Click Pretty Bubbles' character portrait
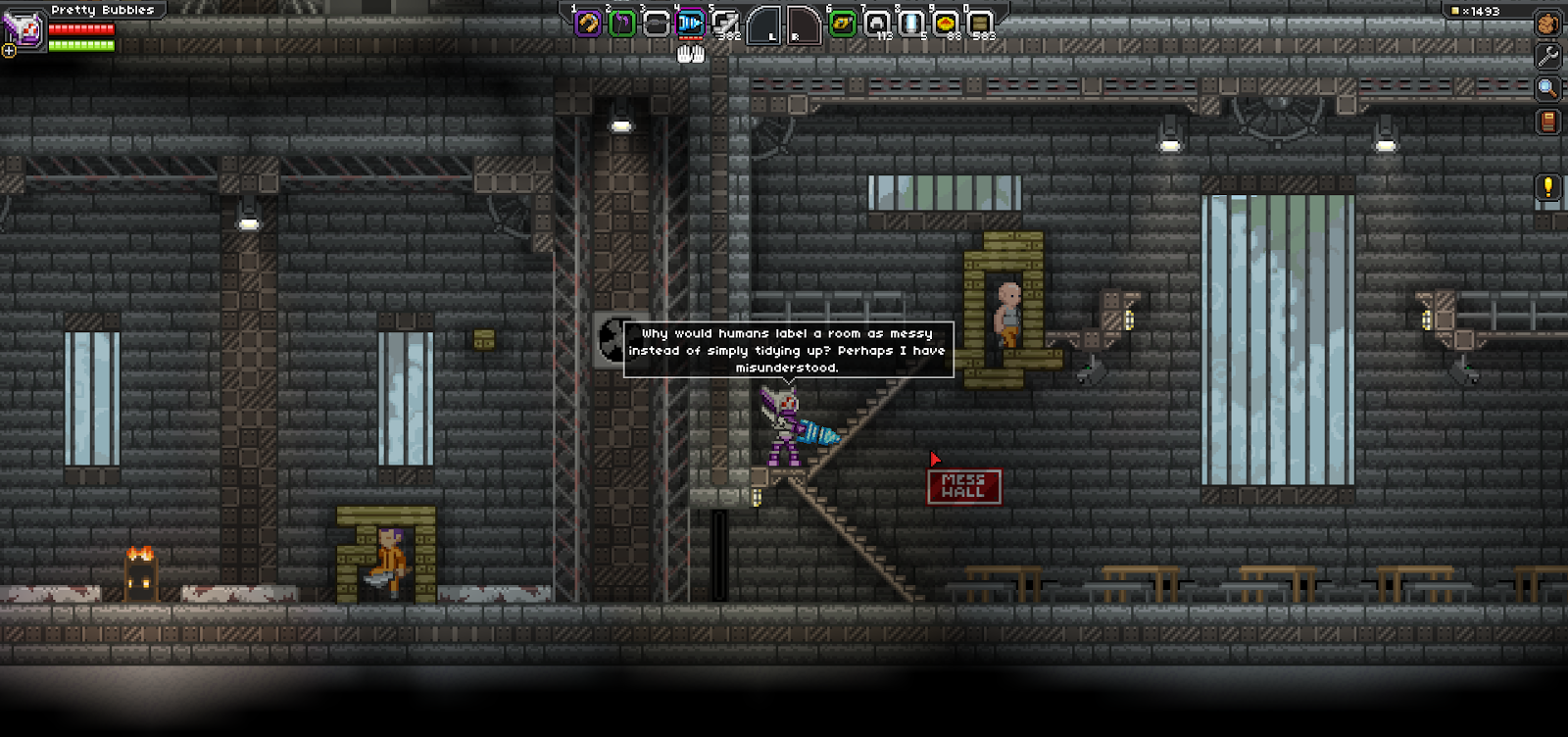The height and width of the screenshot is (737, 1568). (x=24, y=27)
